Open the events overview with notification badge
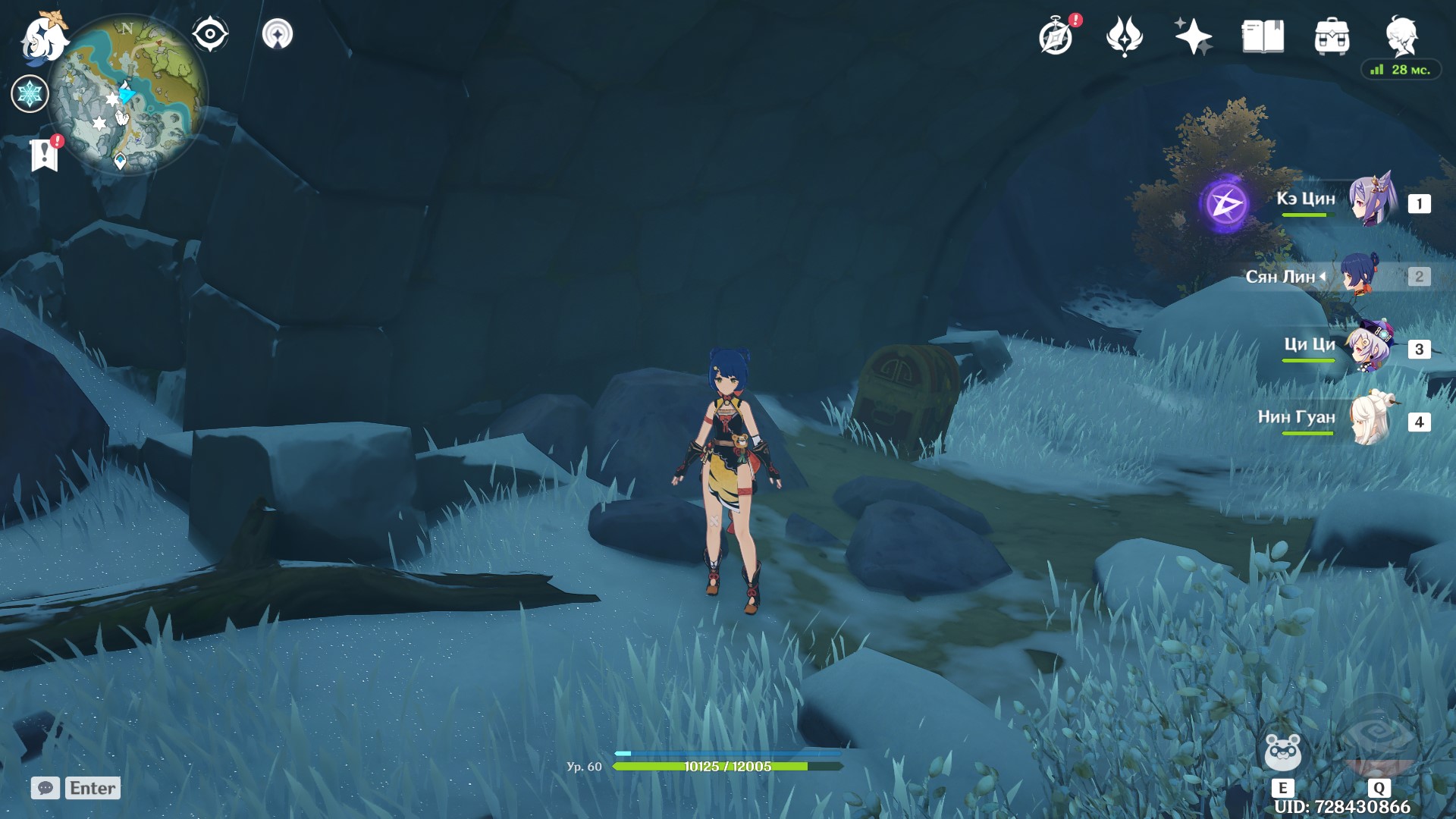 tap(1057, 36)
